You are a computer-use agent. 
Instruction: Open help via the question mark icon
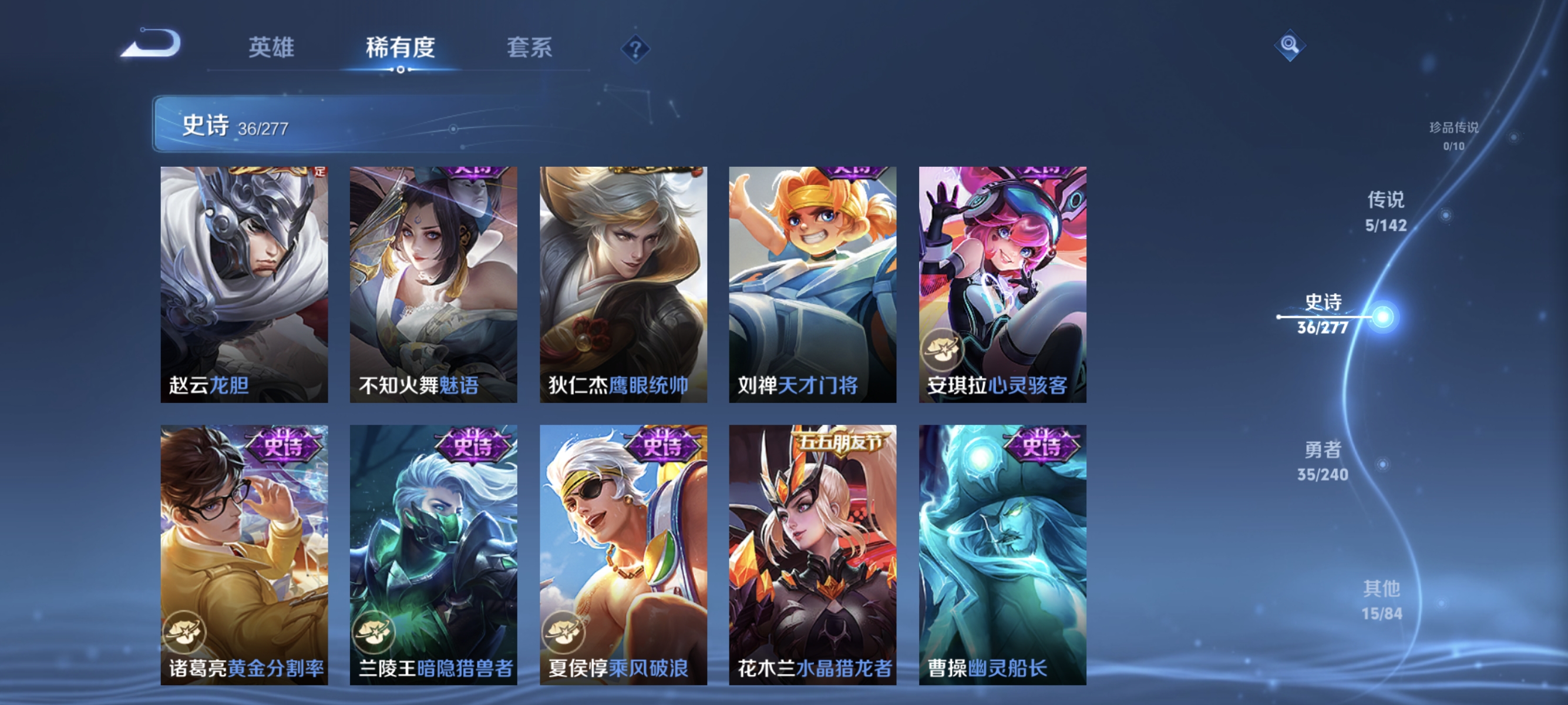635,51
